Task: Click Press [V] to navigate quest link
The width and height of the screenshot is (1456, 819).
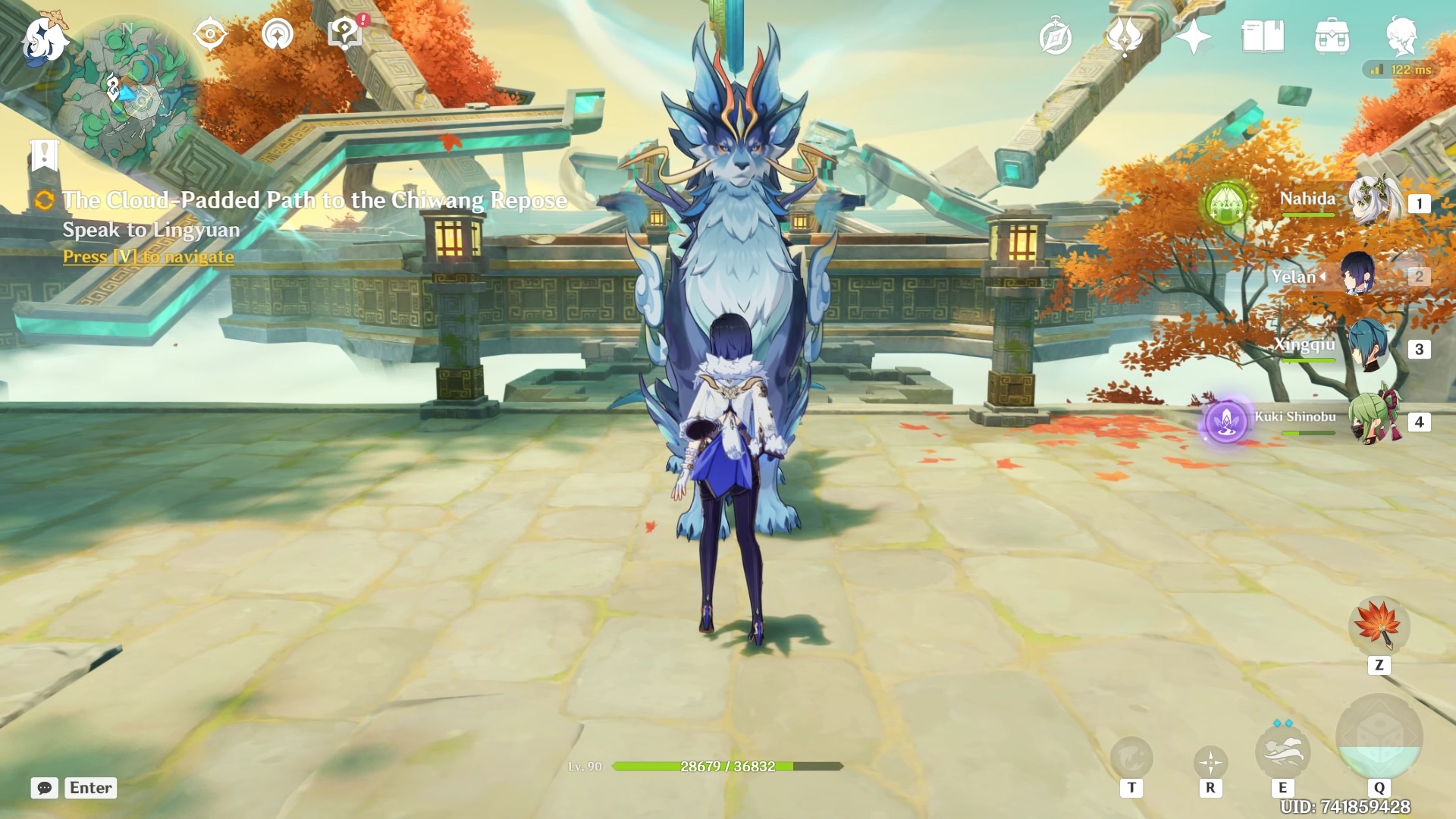Action: tap(147, 257)
